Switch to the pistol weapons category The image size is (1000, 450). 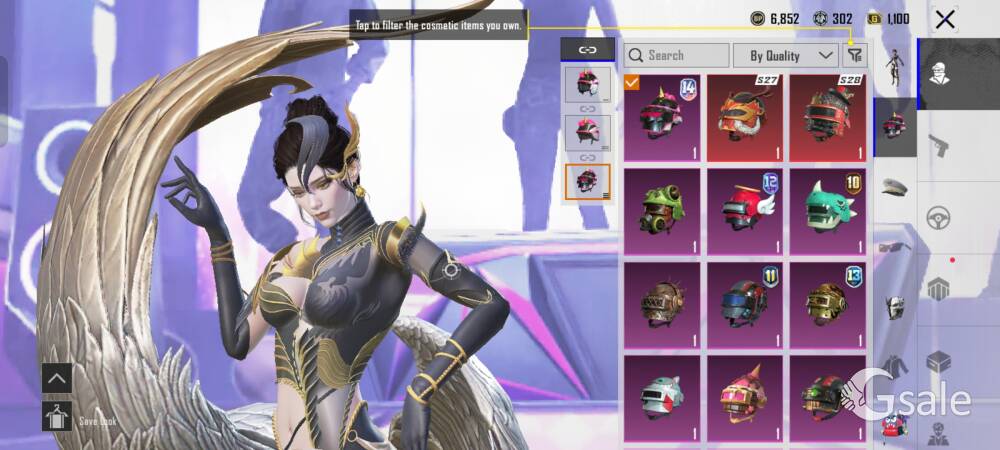(938, 145)
